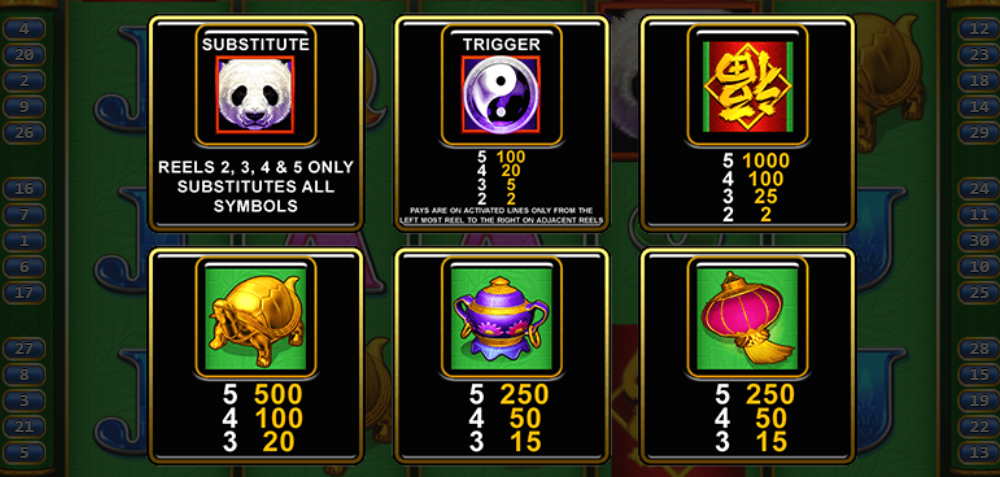The image size is (1000, 477).
Task: Select payline 29 on the right rail
Action: click(974, 132)
